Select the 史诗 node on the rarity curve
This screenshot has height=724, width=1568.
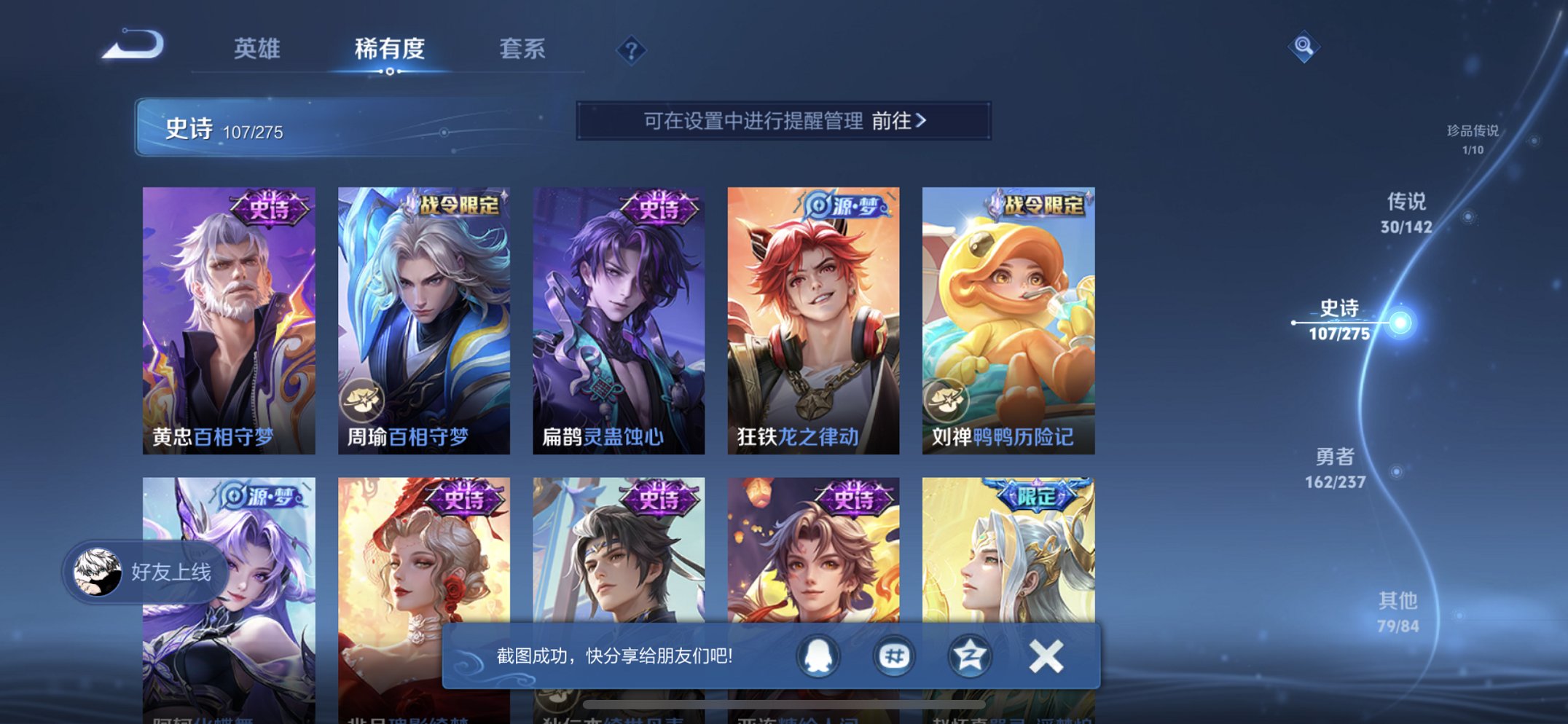1402,323
